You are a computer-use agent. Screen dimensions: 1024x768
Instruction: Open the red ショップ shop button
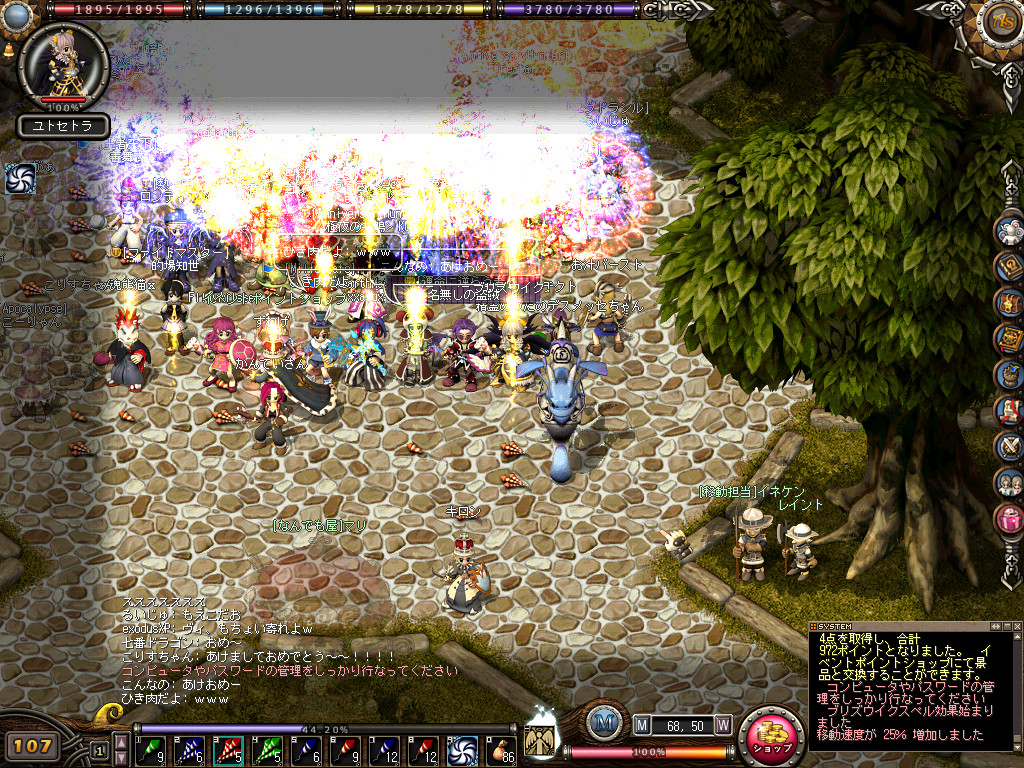click(772, 740)
